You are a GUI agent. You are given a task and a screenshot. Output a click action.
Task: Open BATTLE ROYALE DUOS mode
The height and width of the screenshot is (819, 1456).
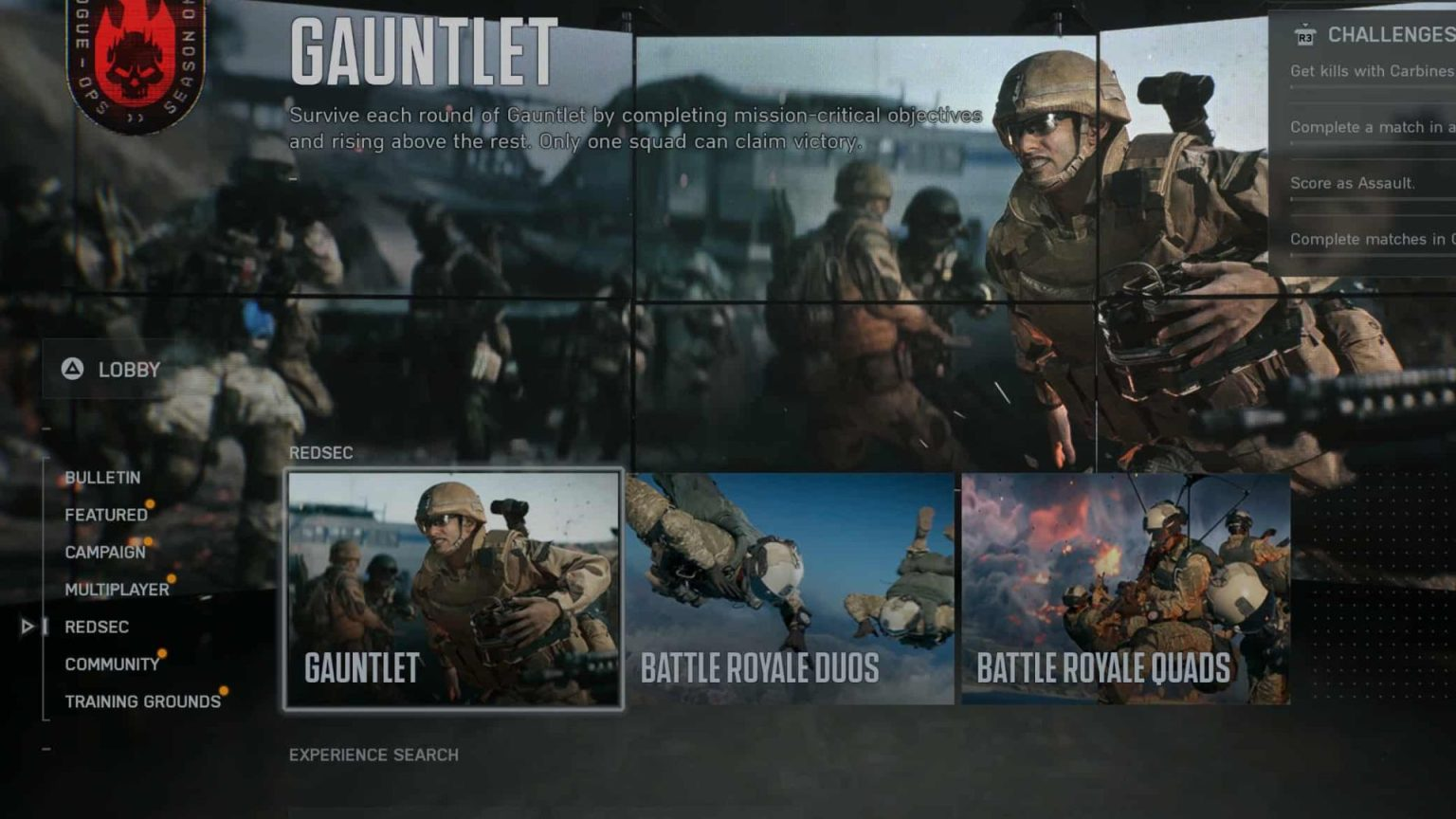click(x=789, y=590)
